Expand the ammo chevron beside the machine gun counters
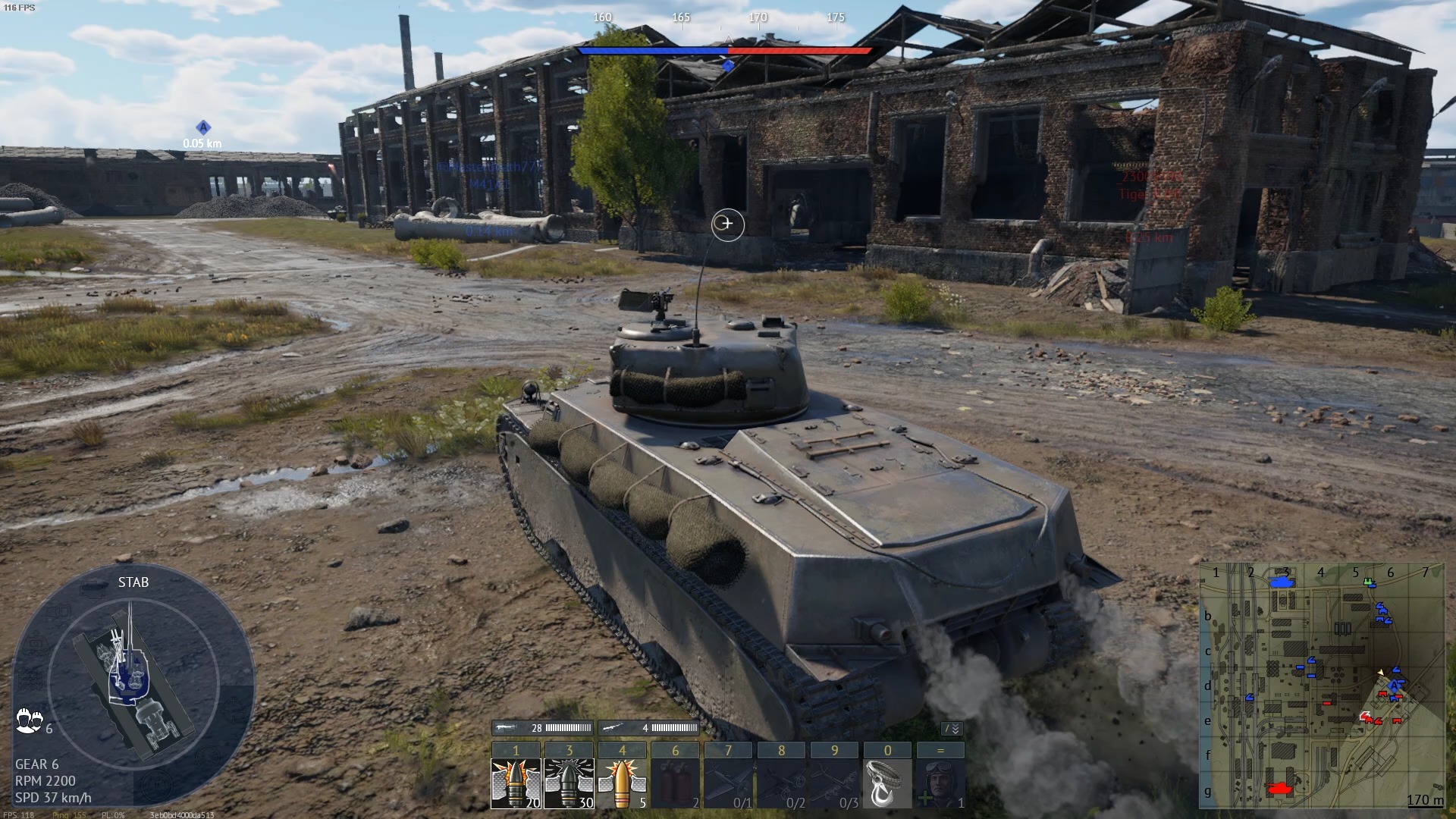1456x819 pixels. click(951, 726)
